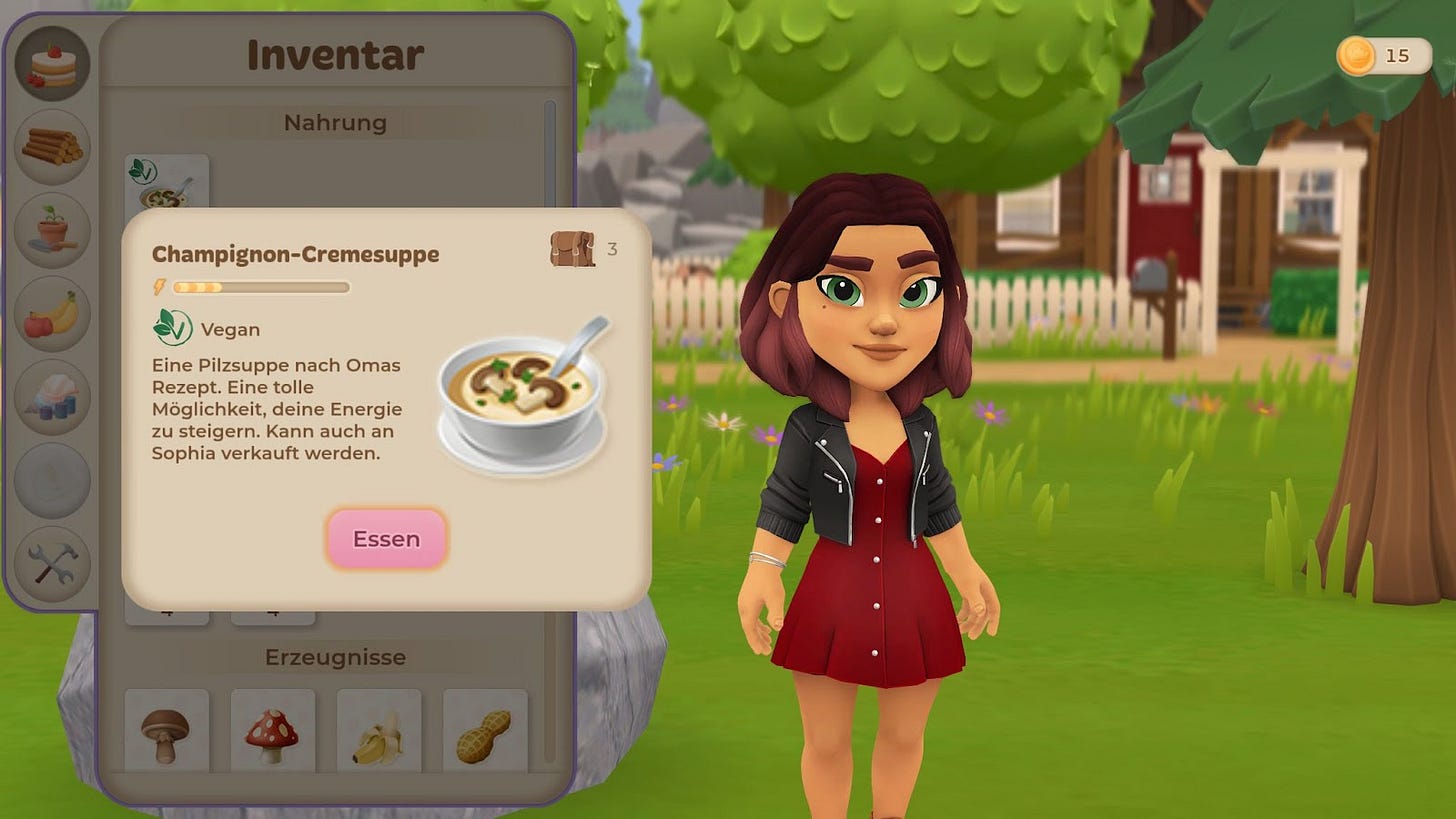
Task: Choose the red spotted toadstool item
Action: [272, 731]
